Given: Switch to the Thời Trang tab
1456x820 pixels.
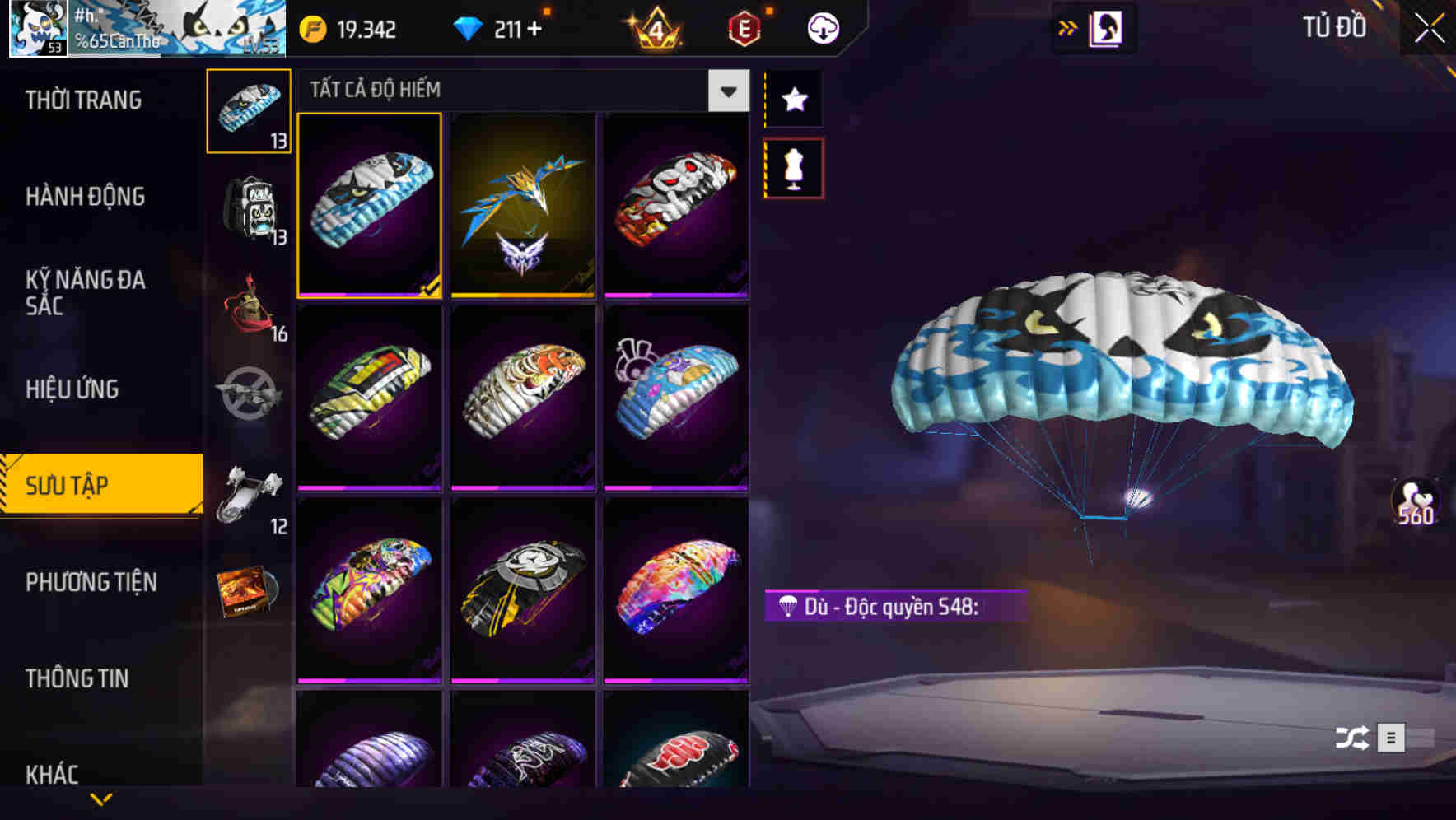Looking at the screenshot, I should coord(82,100).
